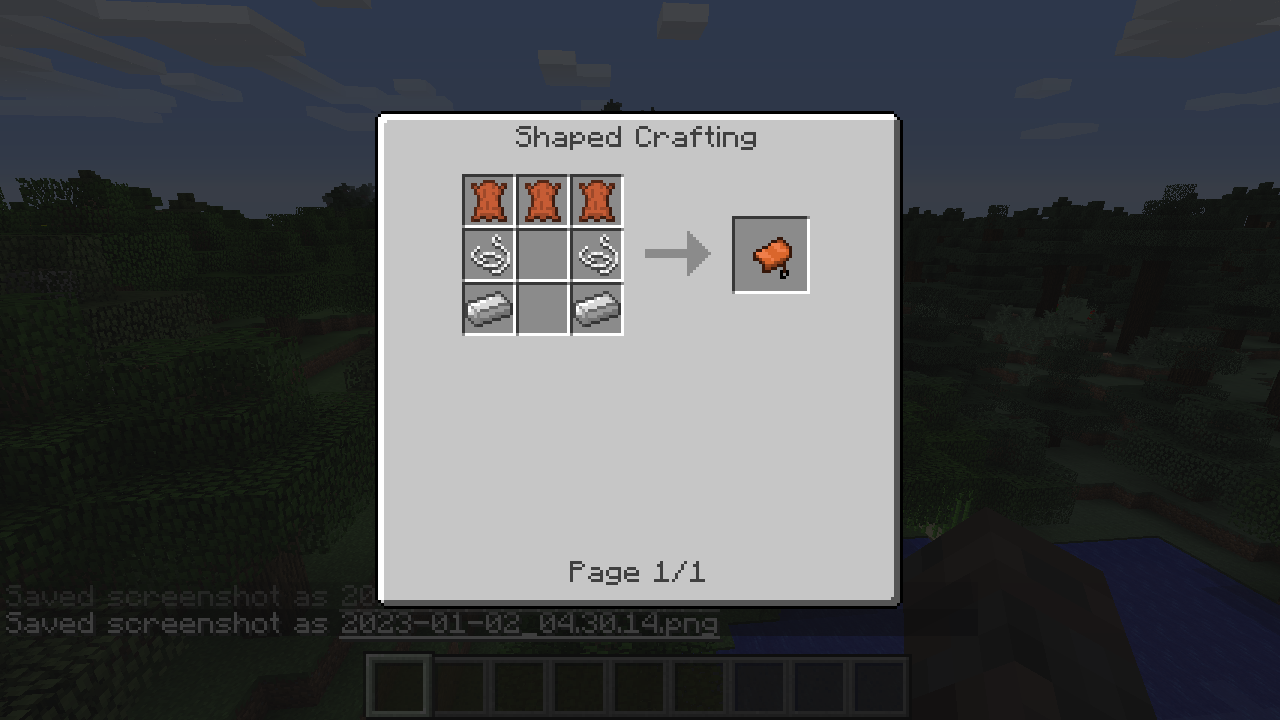
Task: Click the string in the middle-left slot
Action: 488,254
